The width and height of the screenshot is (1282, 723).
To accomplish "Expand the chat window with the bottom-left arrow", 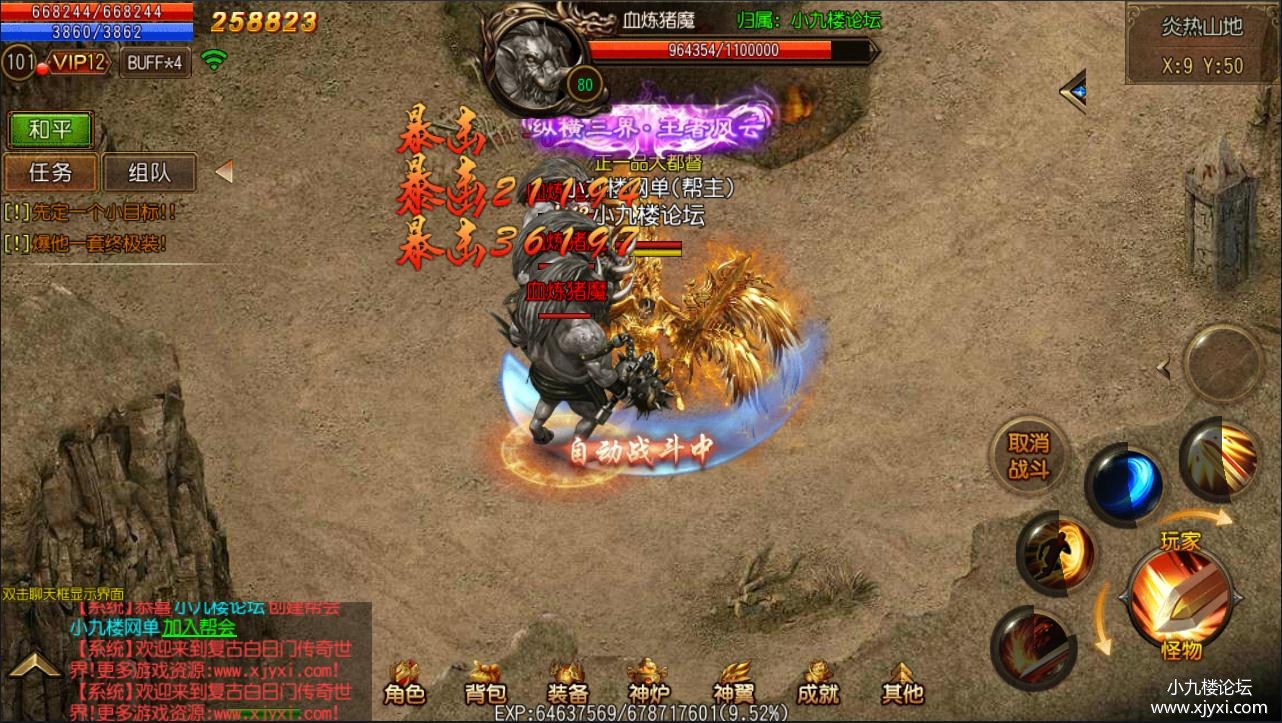I will coord(37,661).
